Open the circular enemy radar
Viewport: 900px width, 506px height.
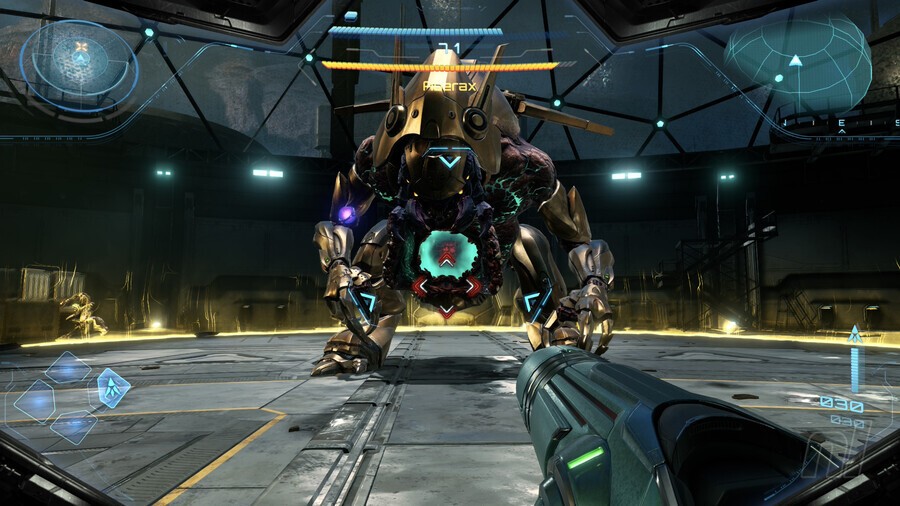click(x=80, y=63)
